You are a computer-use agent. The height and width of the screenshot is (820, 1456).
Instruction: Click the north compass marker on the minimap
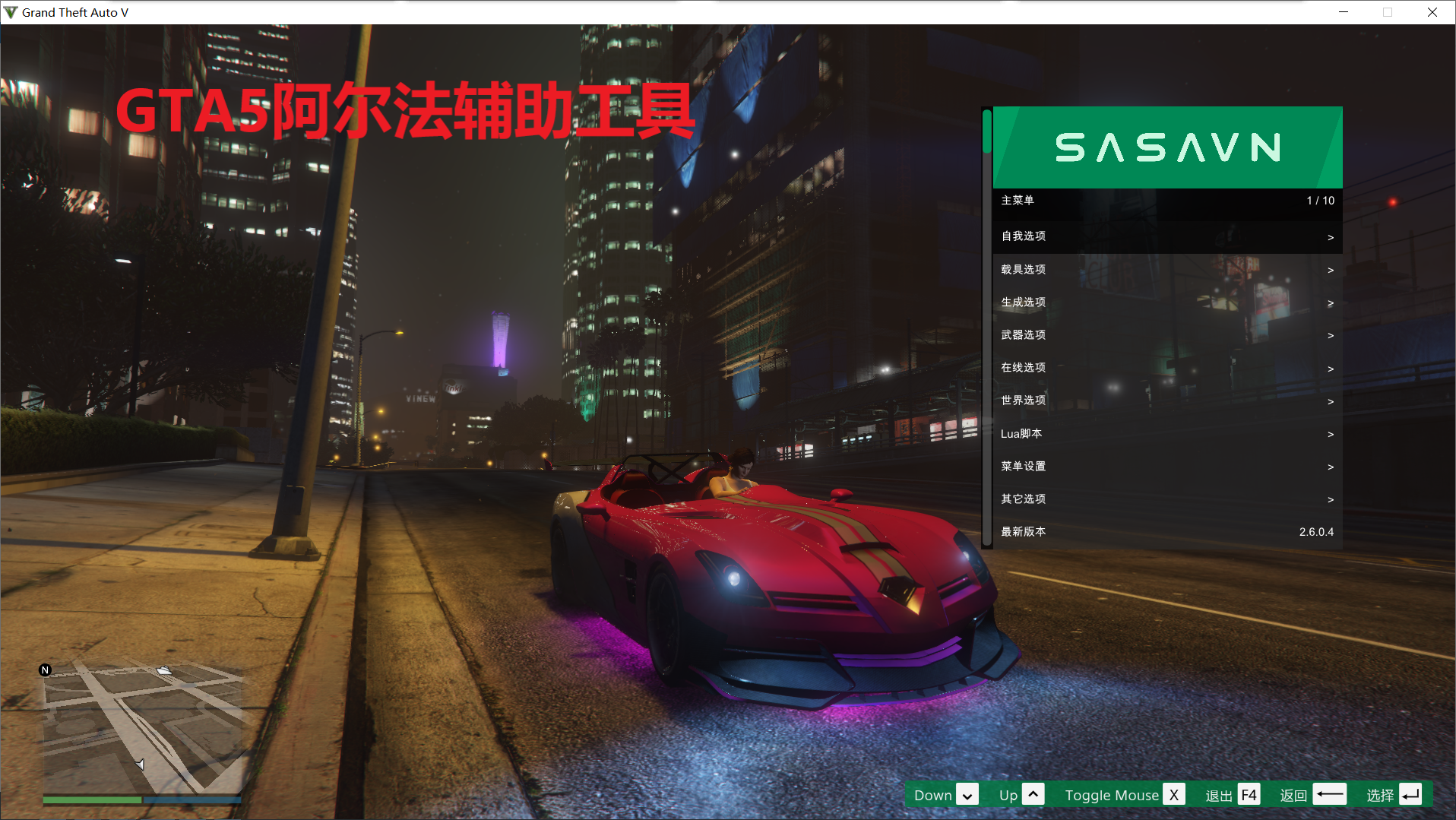(x=46, y=670)
